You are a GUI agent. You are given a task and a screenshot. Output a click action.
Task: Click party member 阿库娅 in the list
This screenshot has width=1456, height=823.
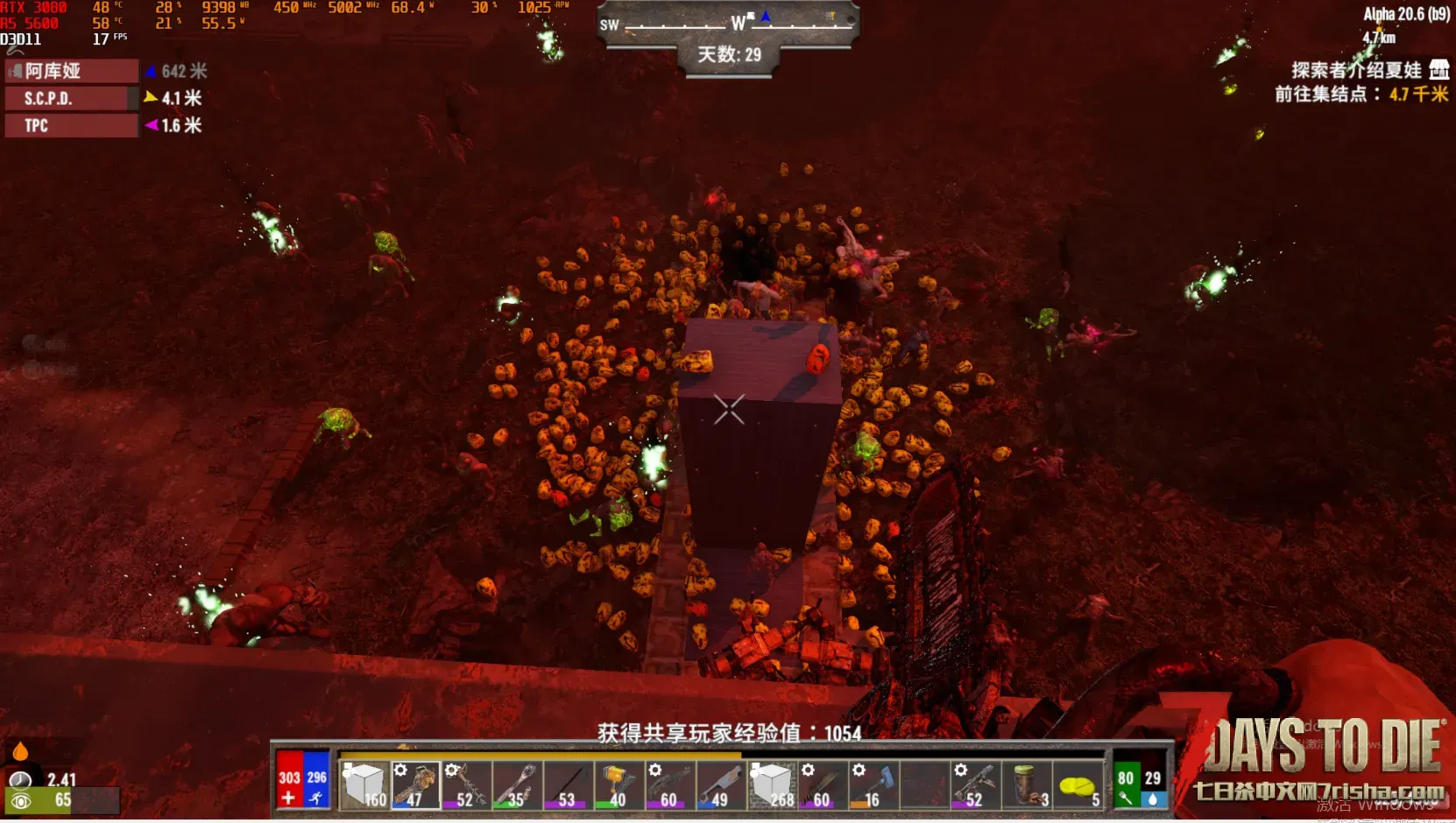pyautogui.click(x=72, y=71)
